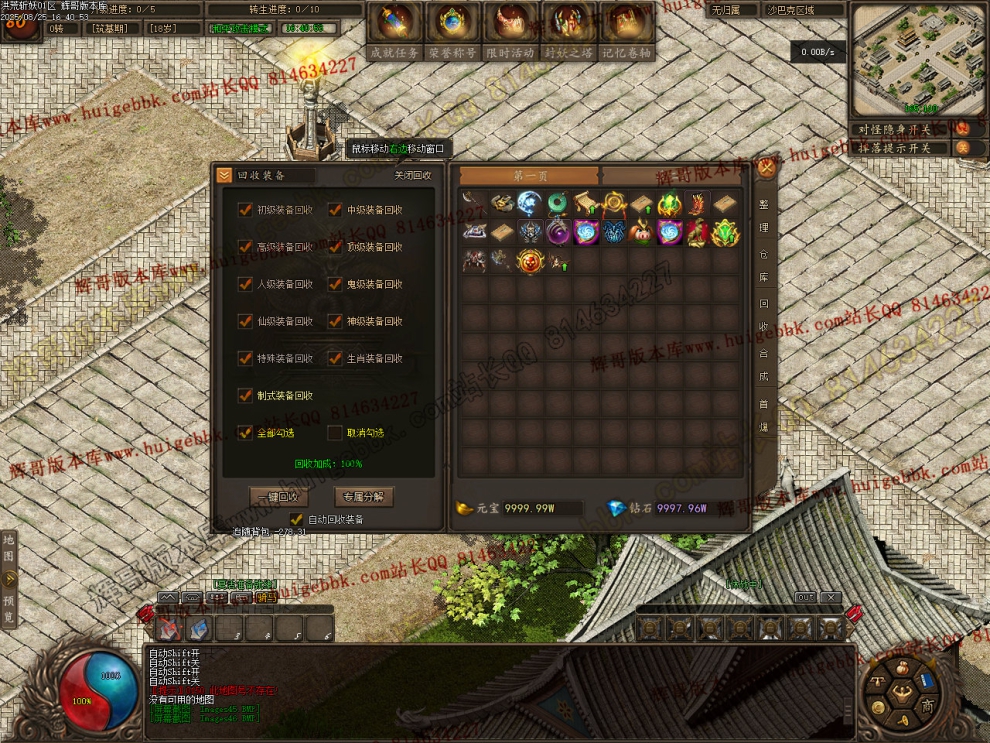Open the 商 shop button
Viewport: 990px width, 743px height.
[928, 707]
